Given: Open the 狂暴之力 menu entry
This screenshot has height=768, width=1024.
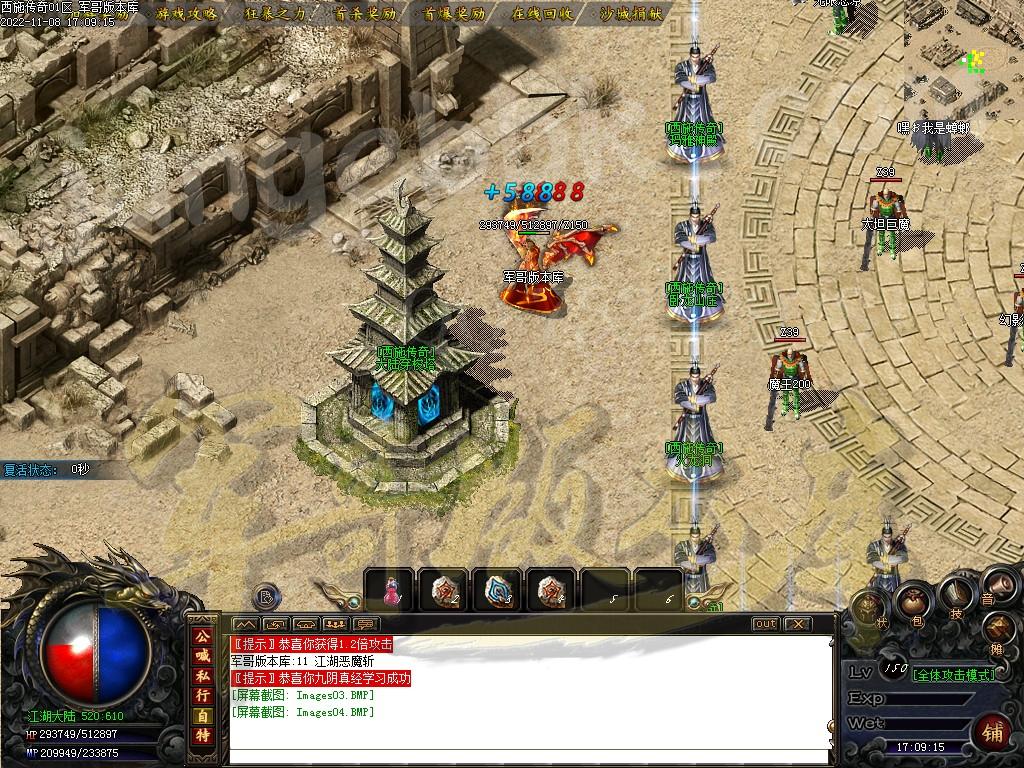Looking at the screenshot, I should pos(275,14).
